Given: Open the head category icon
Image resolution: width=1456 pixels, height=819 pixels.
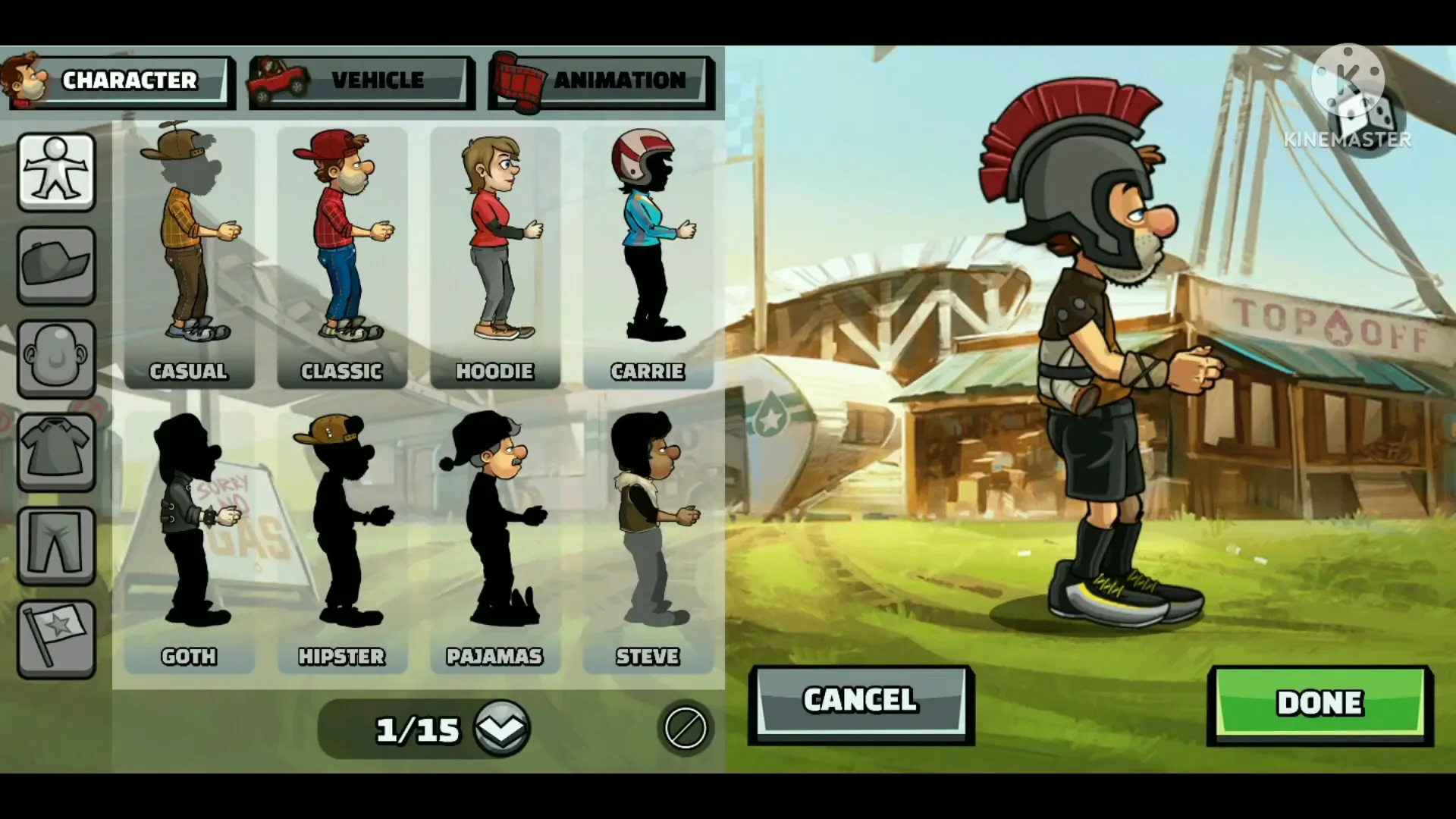Looking at the screenshot, I should coord(56,359).
